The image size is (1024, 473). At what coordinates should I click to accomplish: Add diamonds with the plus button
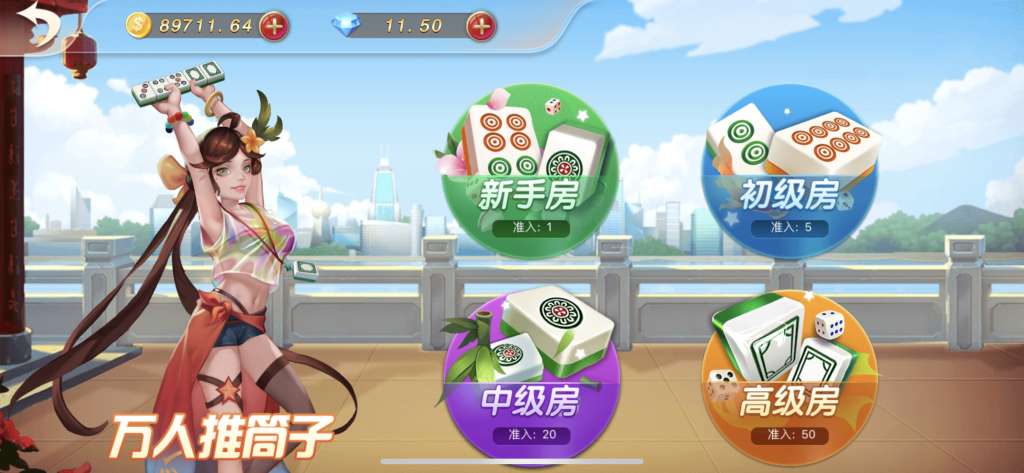(481, 26)
